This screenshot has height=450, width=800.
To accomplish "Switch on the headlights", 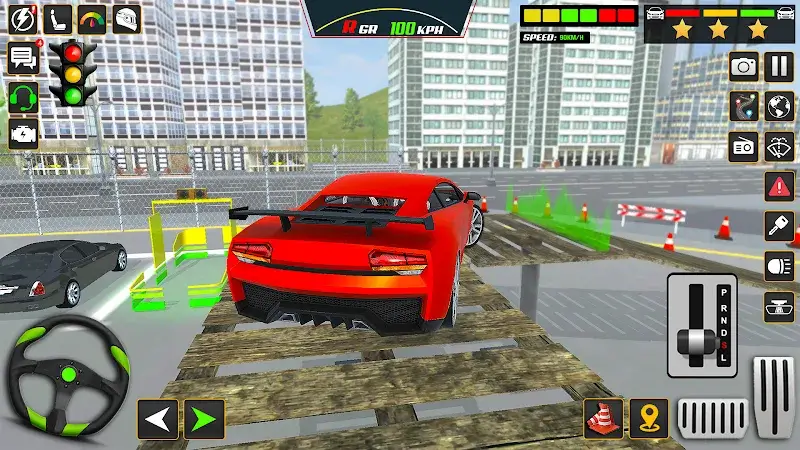I will 779,266.
